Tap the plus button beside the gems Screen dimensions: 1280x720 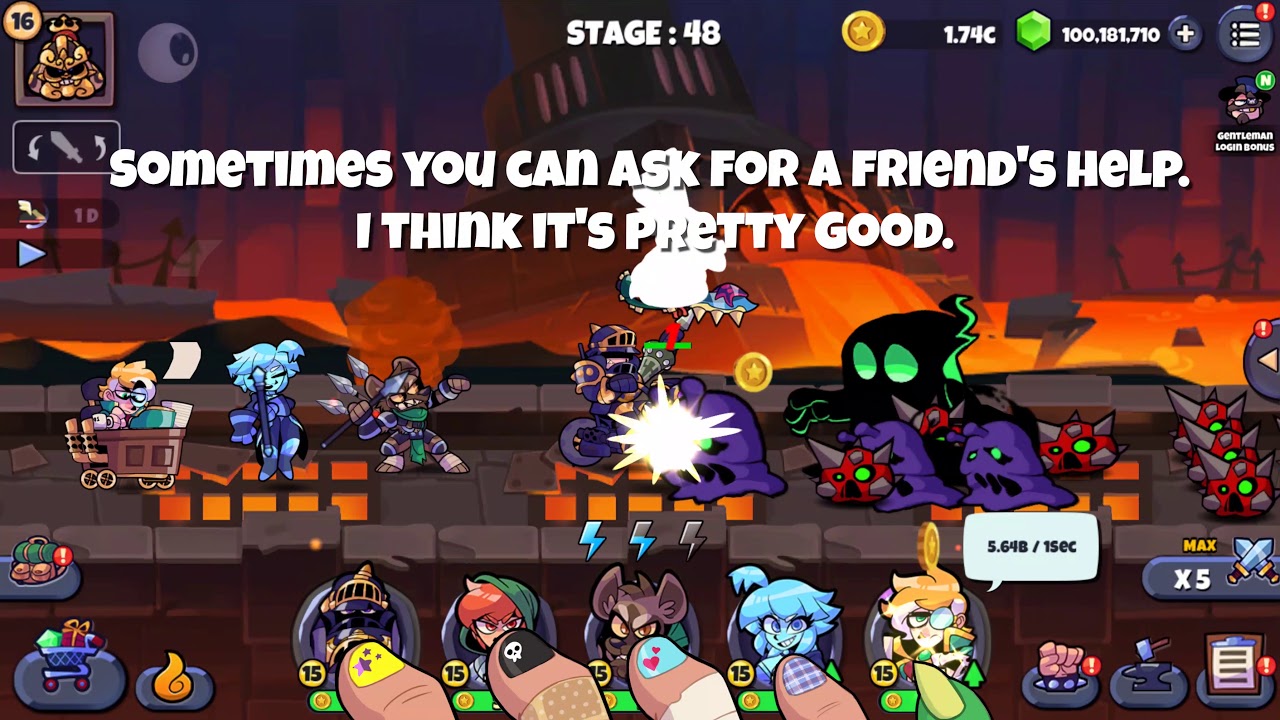pos(1185,34)
